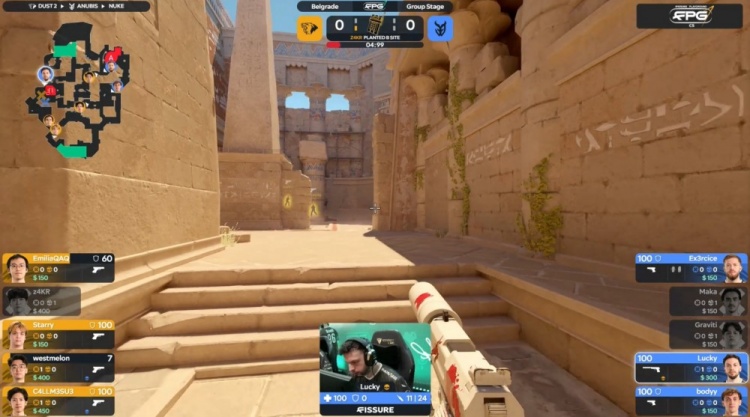Select Lucky's highlighted player card
750x417 pixels.
tap(691, 367)
